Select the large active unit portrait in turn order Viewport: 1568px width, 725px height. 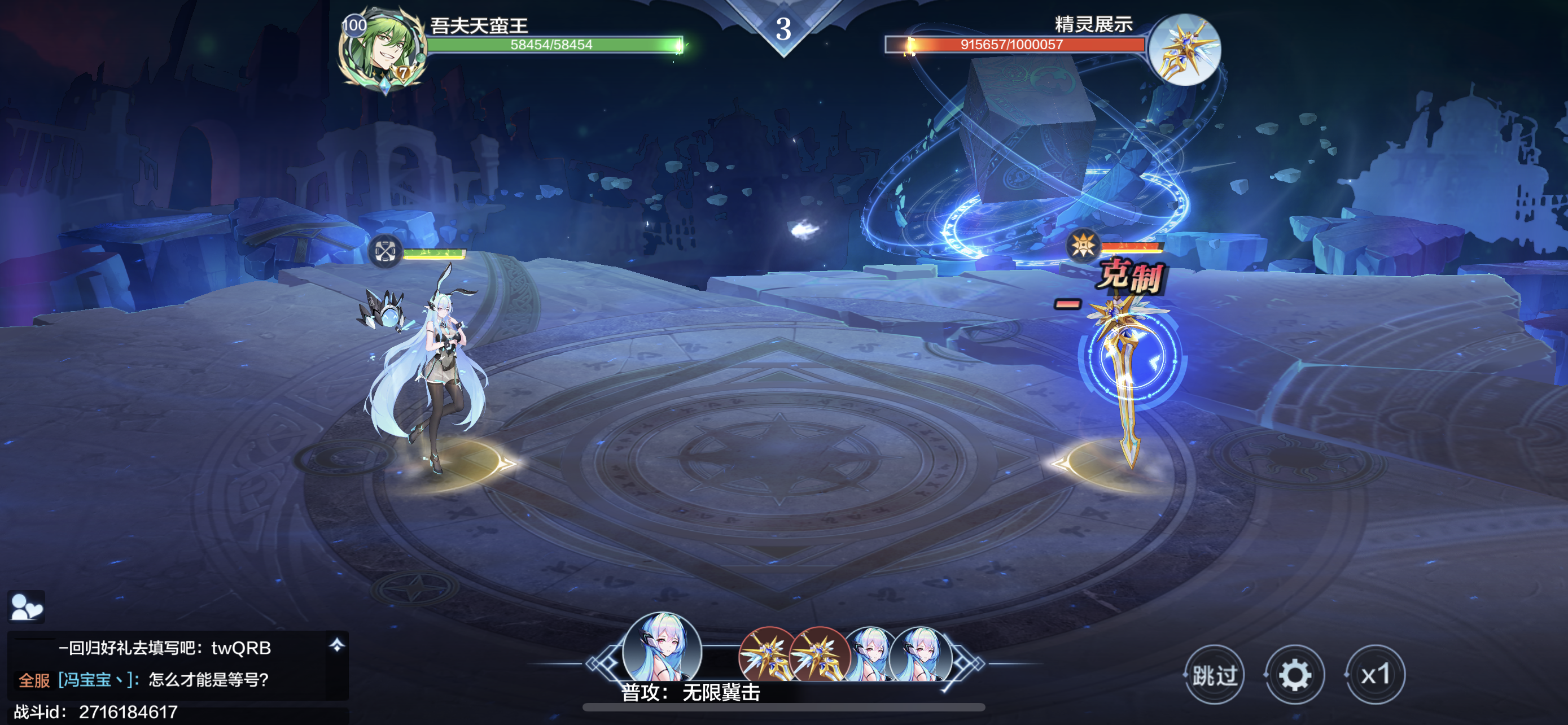(662, 649)
